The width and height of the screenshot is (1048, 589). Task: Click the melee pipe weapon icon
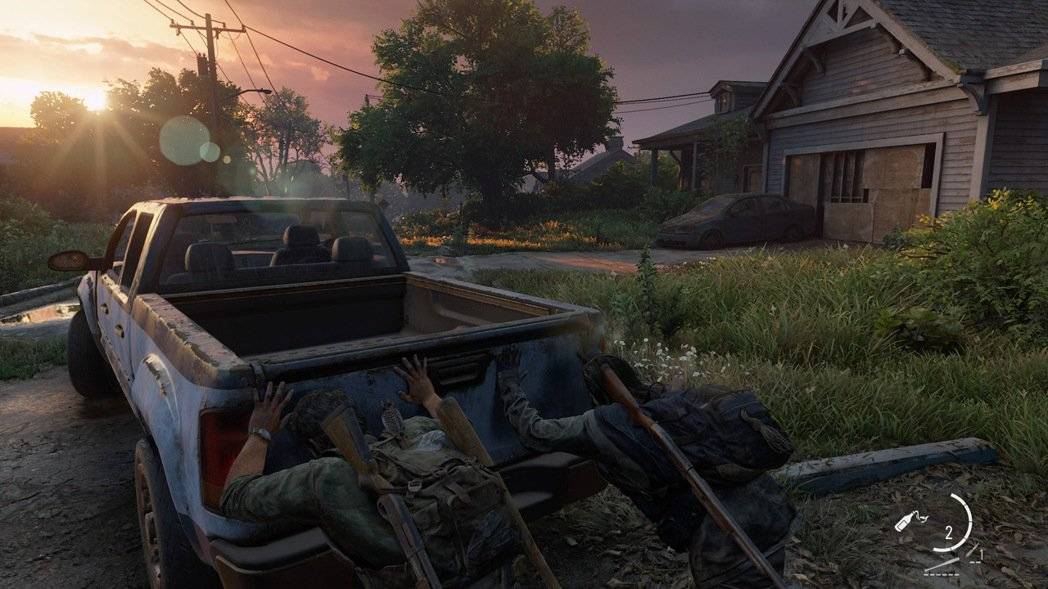pos(943,564)
